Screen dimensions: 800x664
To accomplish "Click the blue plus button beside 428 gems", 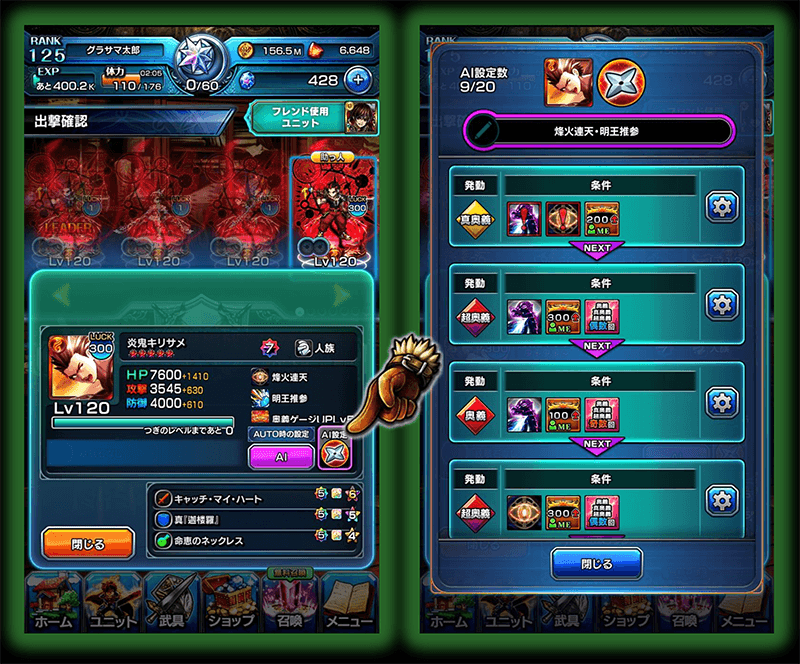I will [x=358, y=80].
